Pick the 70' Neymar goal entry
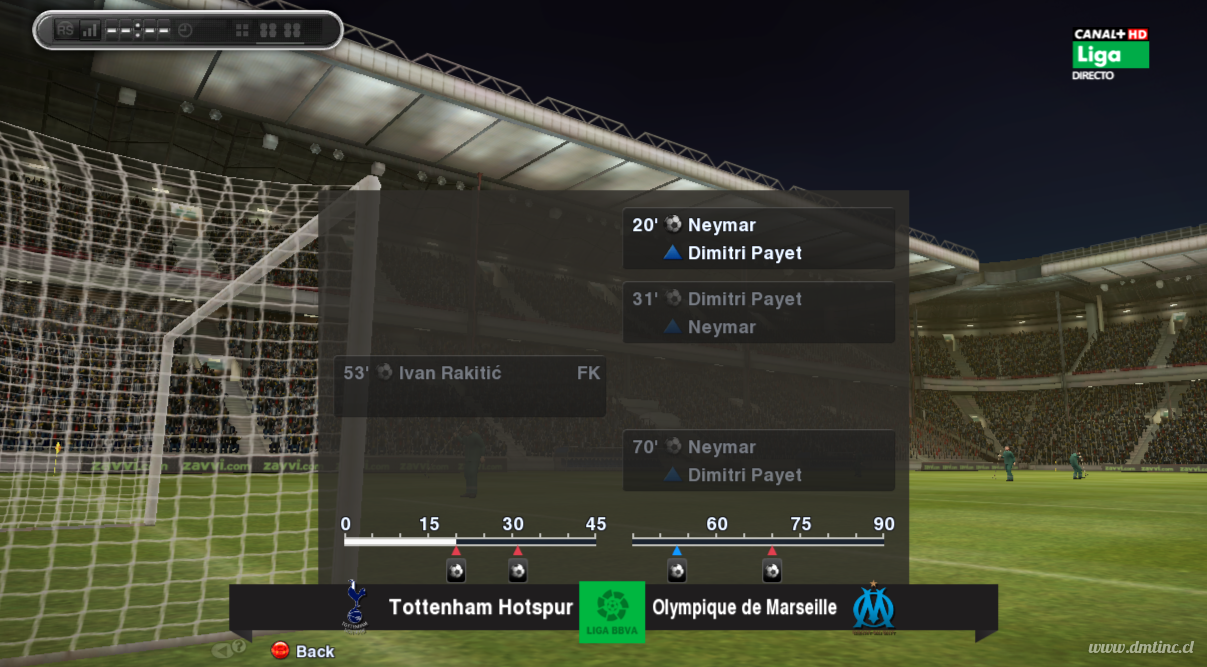This screenshot has height=667, width=1207. [x=758, y=461]
